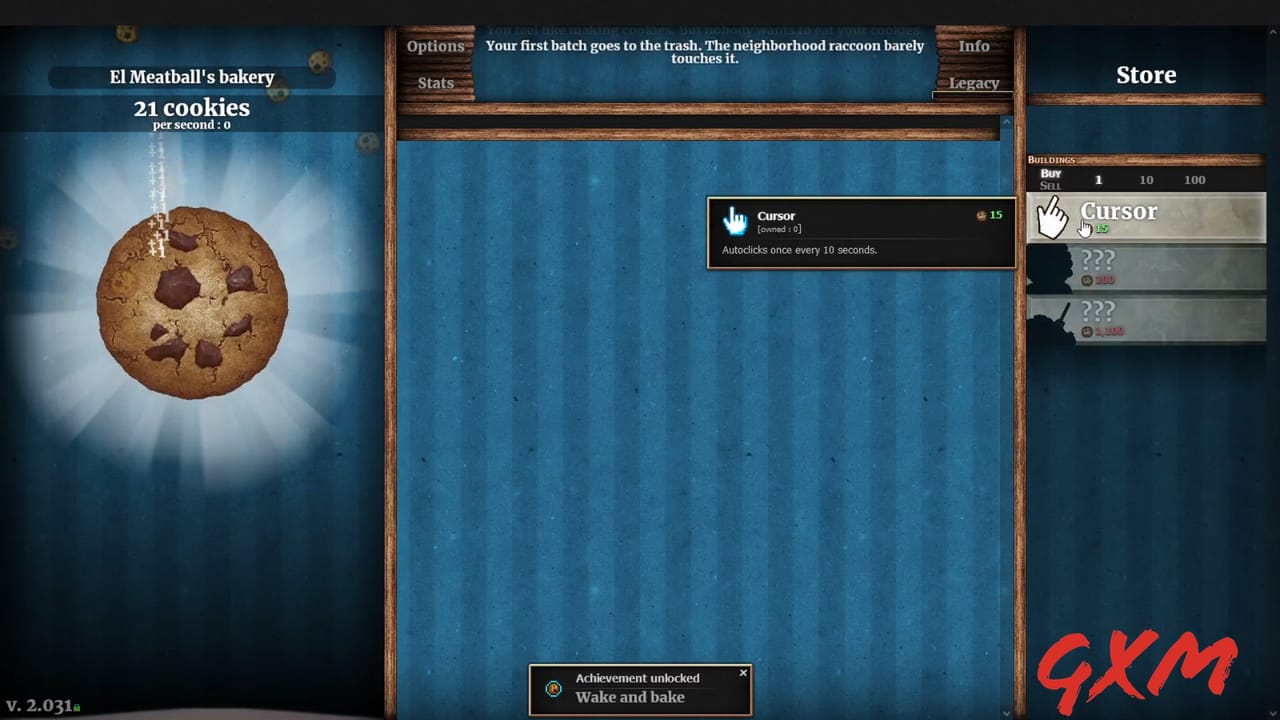Open the Legacy screen
This screenshot has width=1280, height=720.
(x=974, y=83)
